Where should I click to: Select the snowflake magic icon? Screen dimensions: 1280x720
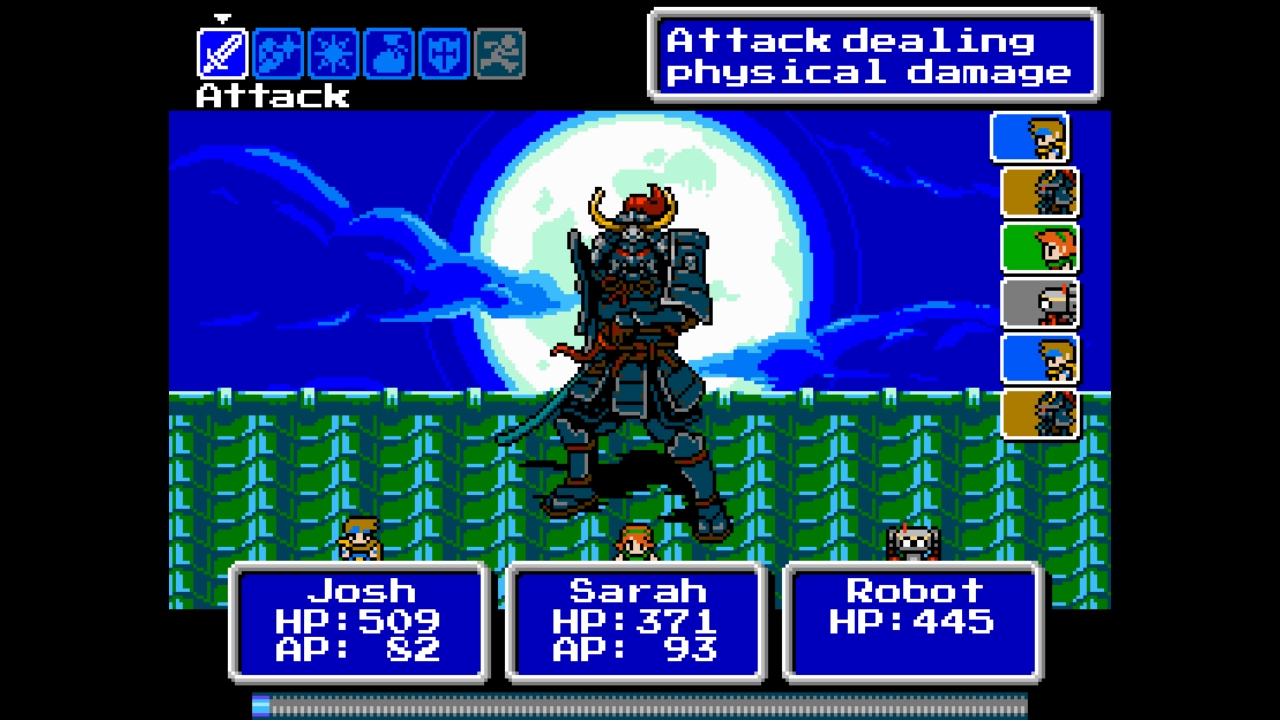[333, 55]
